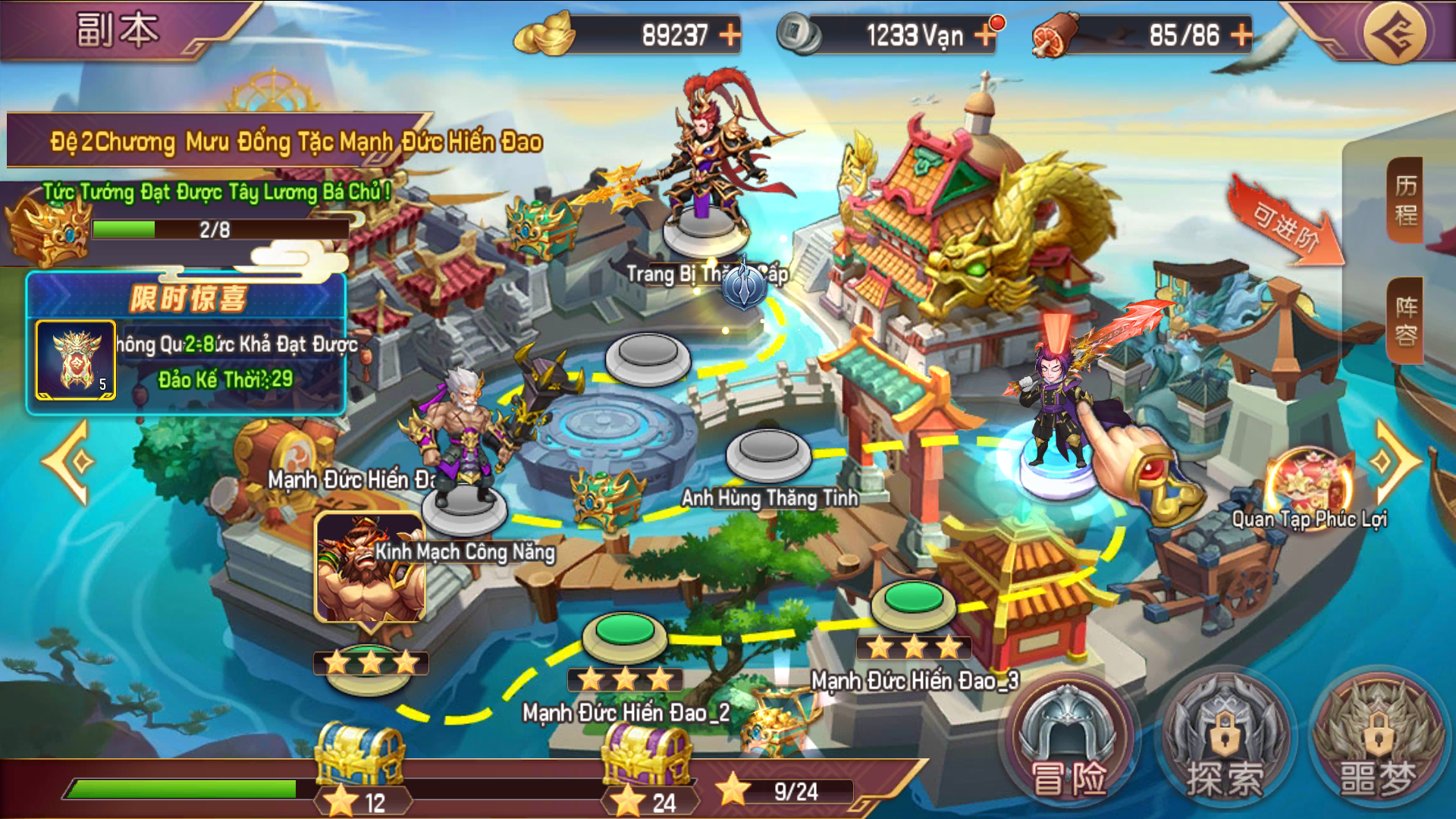
Task: Add more gold ingots with plus button
Action: [730, 35]
